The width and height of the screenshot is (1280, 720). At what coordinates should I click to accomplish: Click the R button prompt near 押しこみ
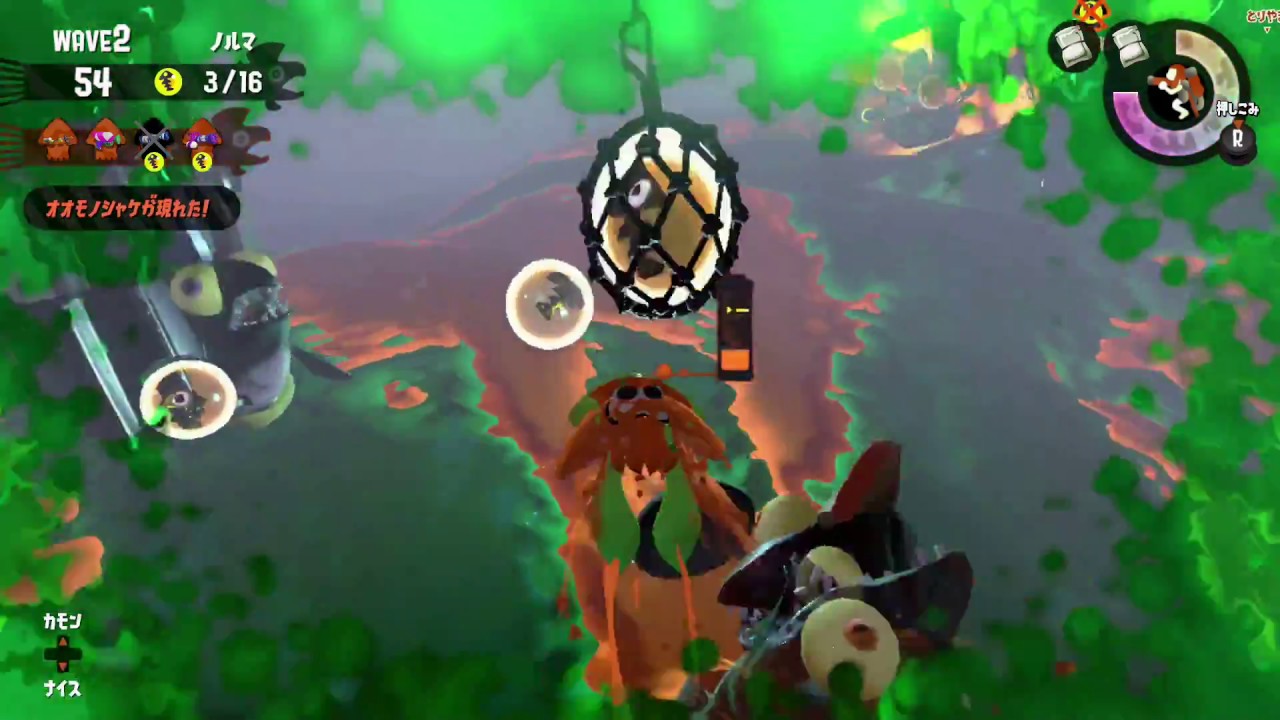click(1237, 137)
